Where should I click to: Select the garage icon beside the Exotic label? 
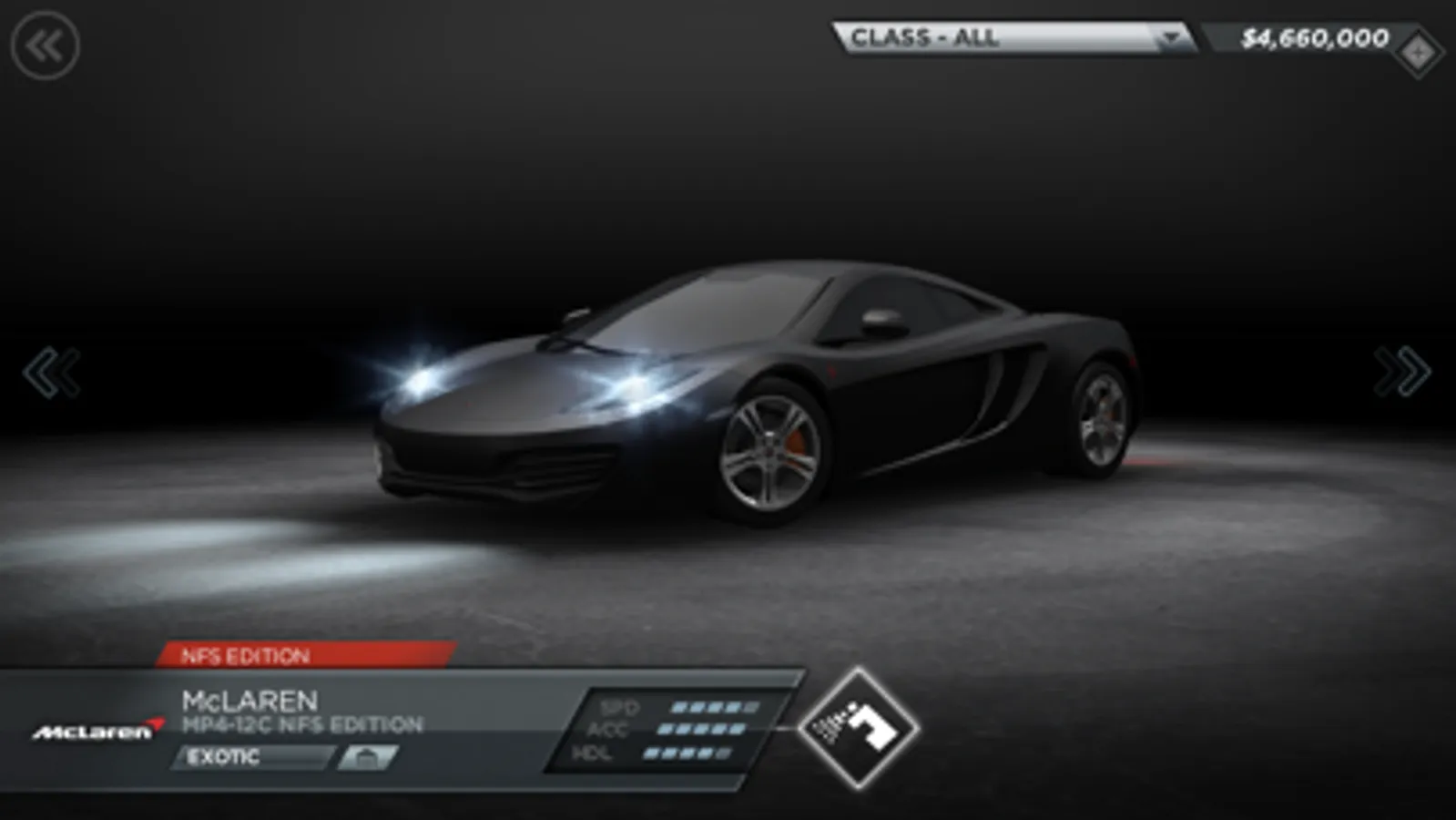tap(367, 757)
